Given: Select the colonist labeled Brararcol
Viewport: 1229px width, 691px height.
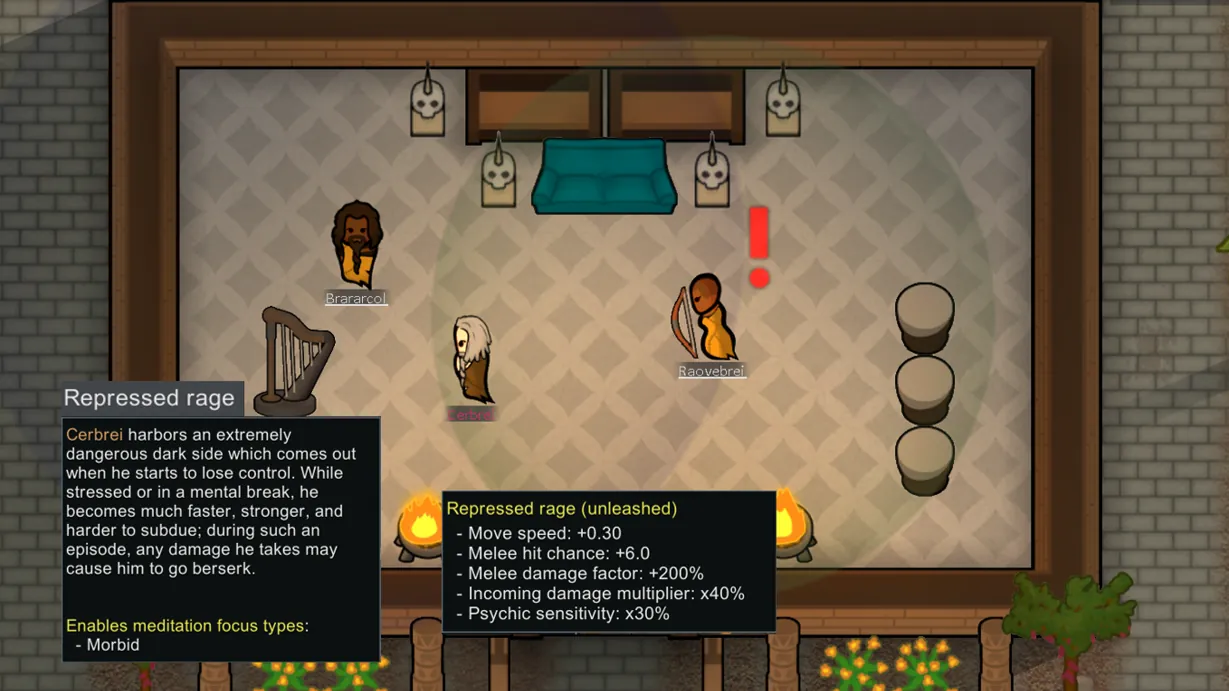Looking at the screenshot, I should (355, 244).
